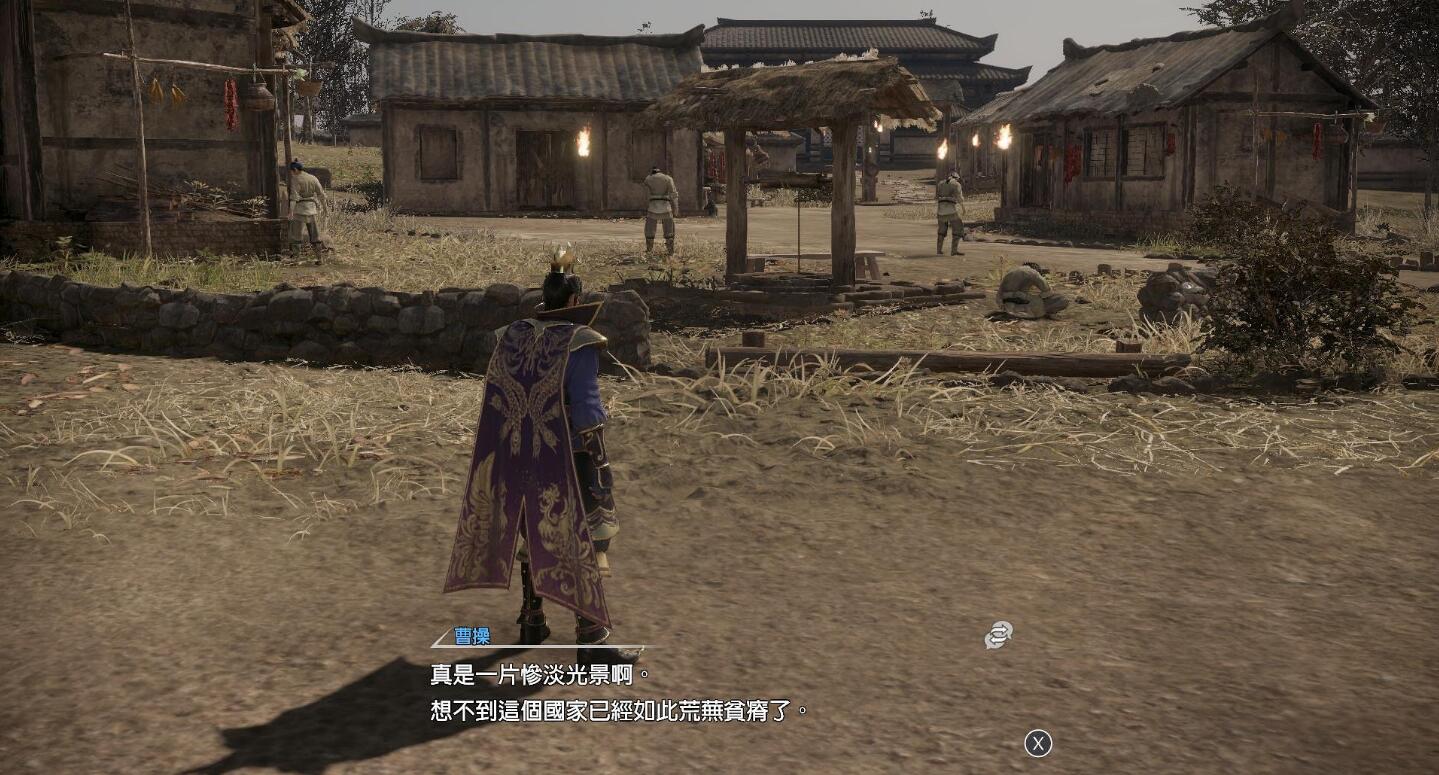Viewport: 1439px width, 775px height.
Task: Click the villager walking on the right path
Action: (x=948, y=210)
